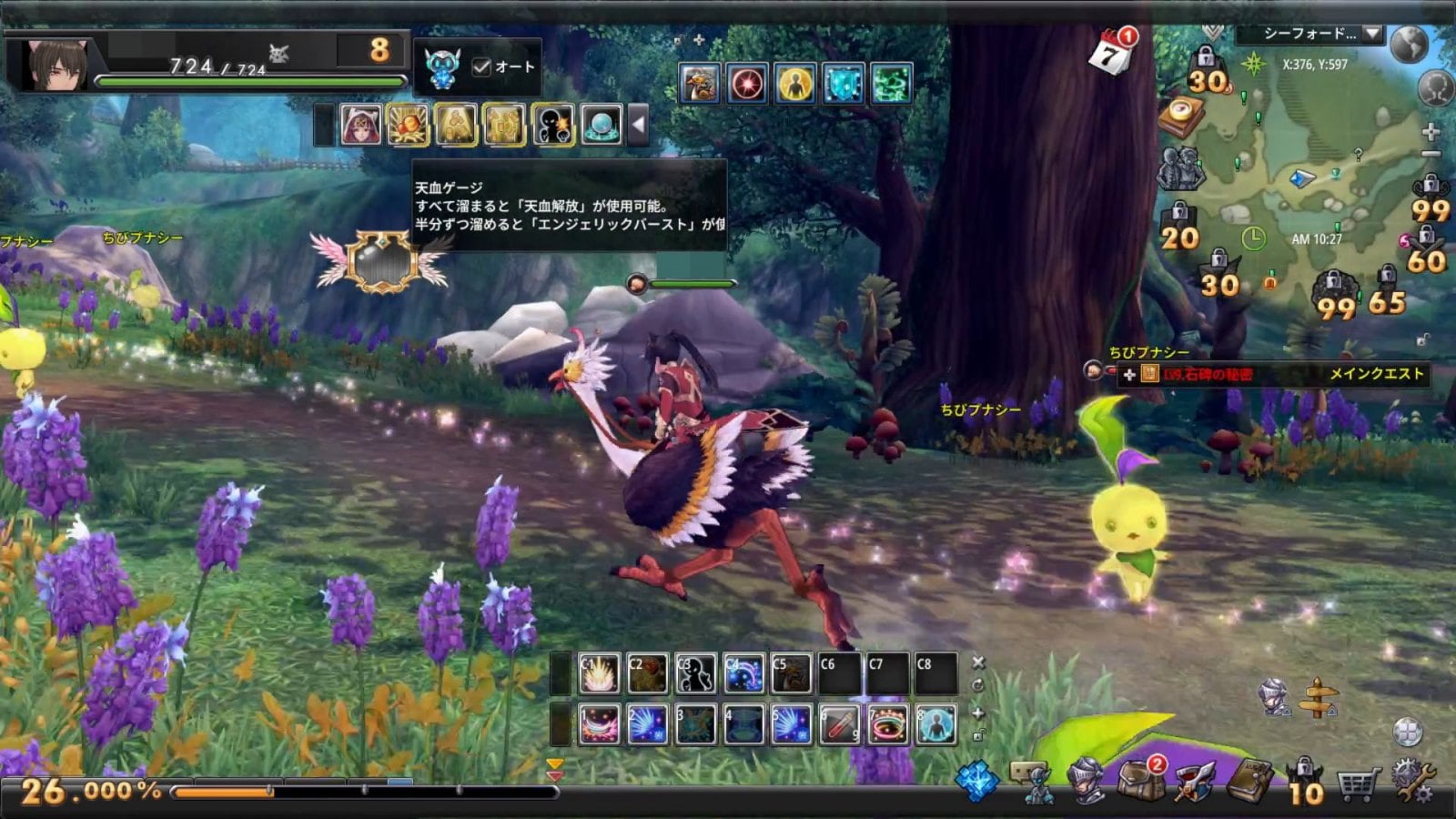This screenshot has height=819, width=1456.
Task: Open the world map globe button
Action: point(1410,44)
